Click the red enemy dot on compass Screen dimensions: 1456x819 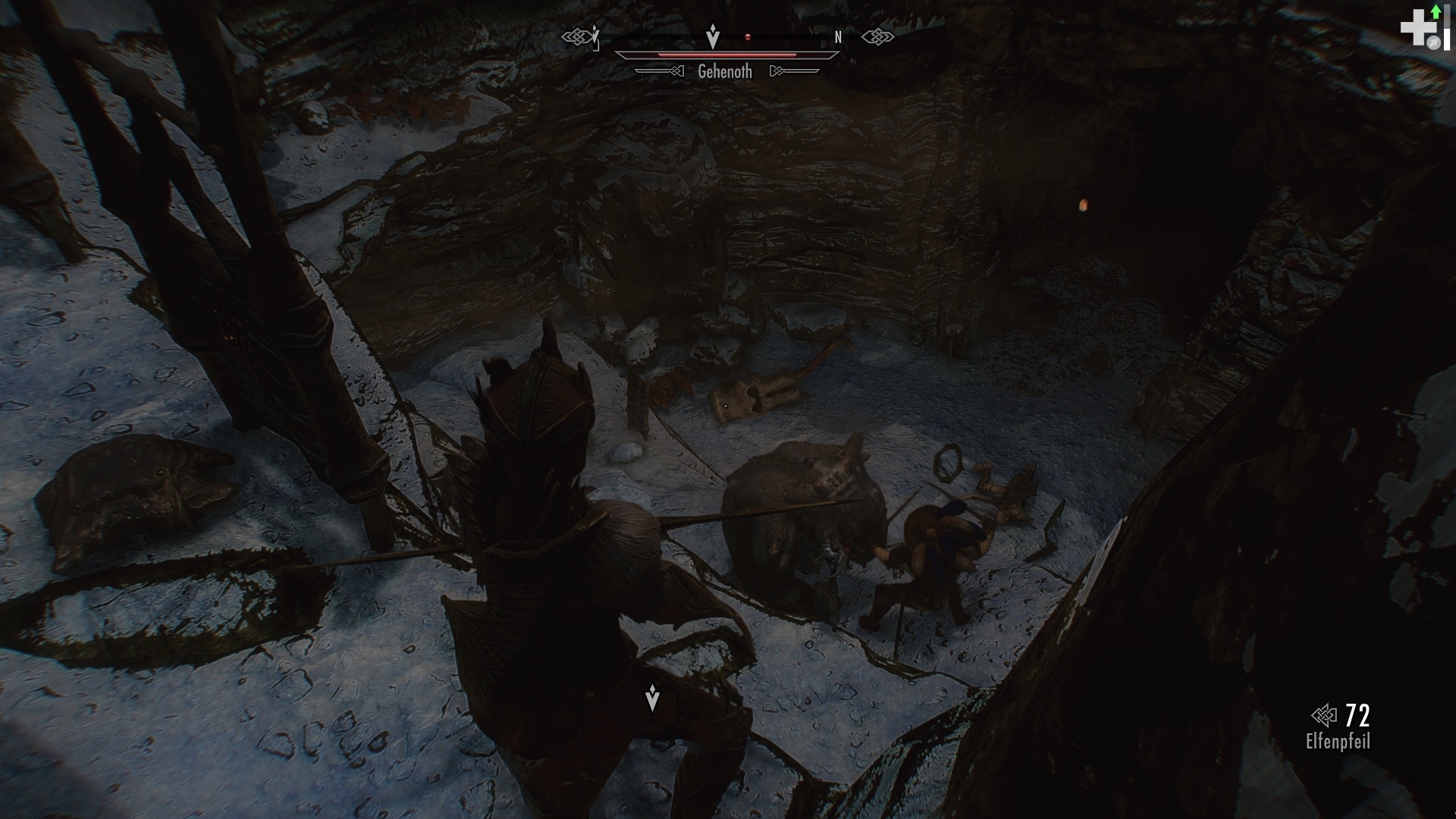[x=748, y=37]
